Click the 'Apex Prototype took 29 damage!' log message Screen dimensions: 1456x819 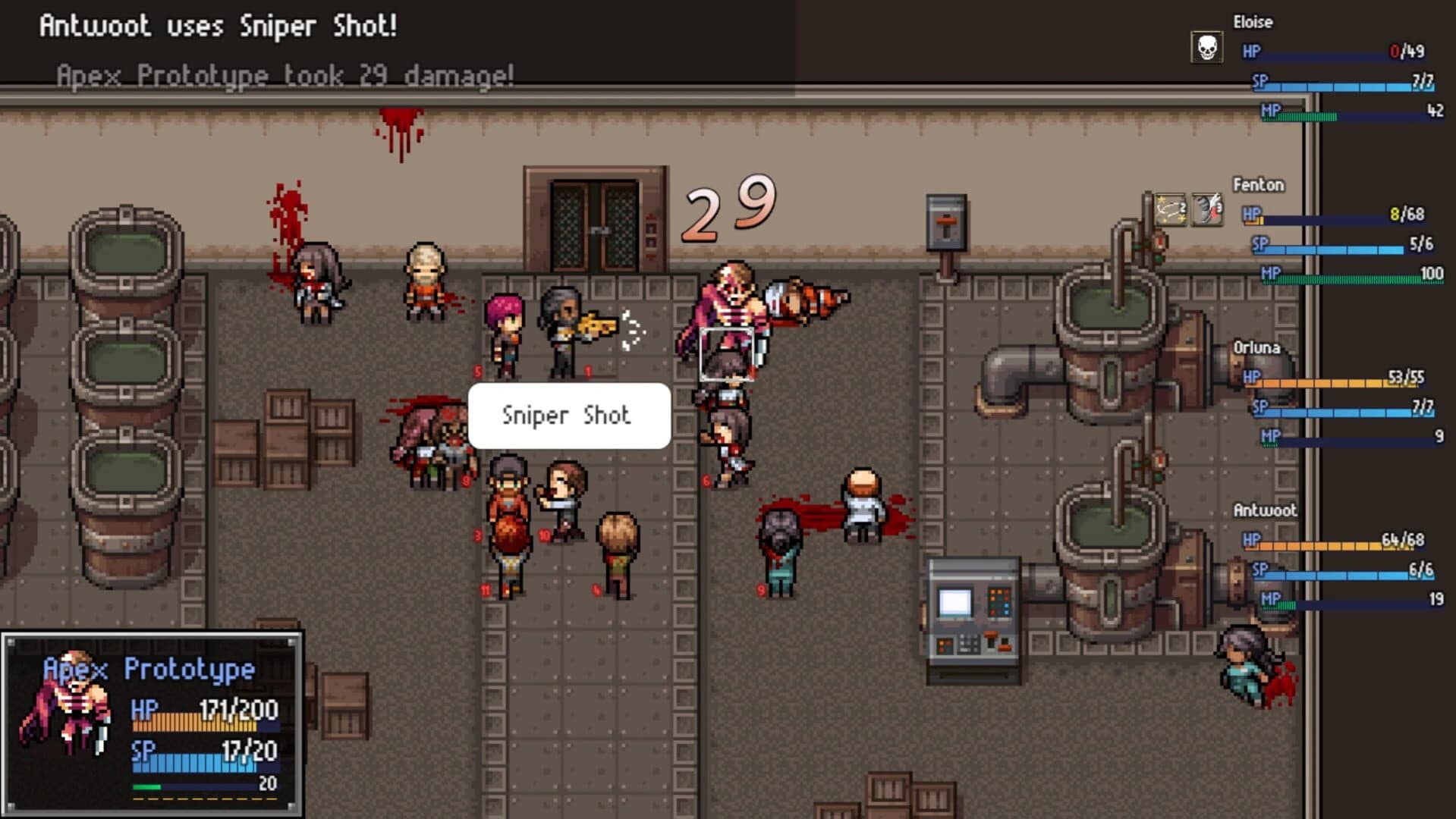285,75
